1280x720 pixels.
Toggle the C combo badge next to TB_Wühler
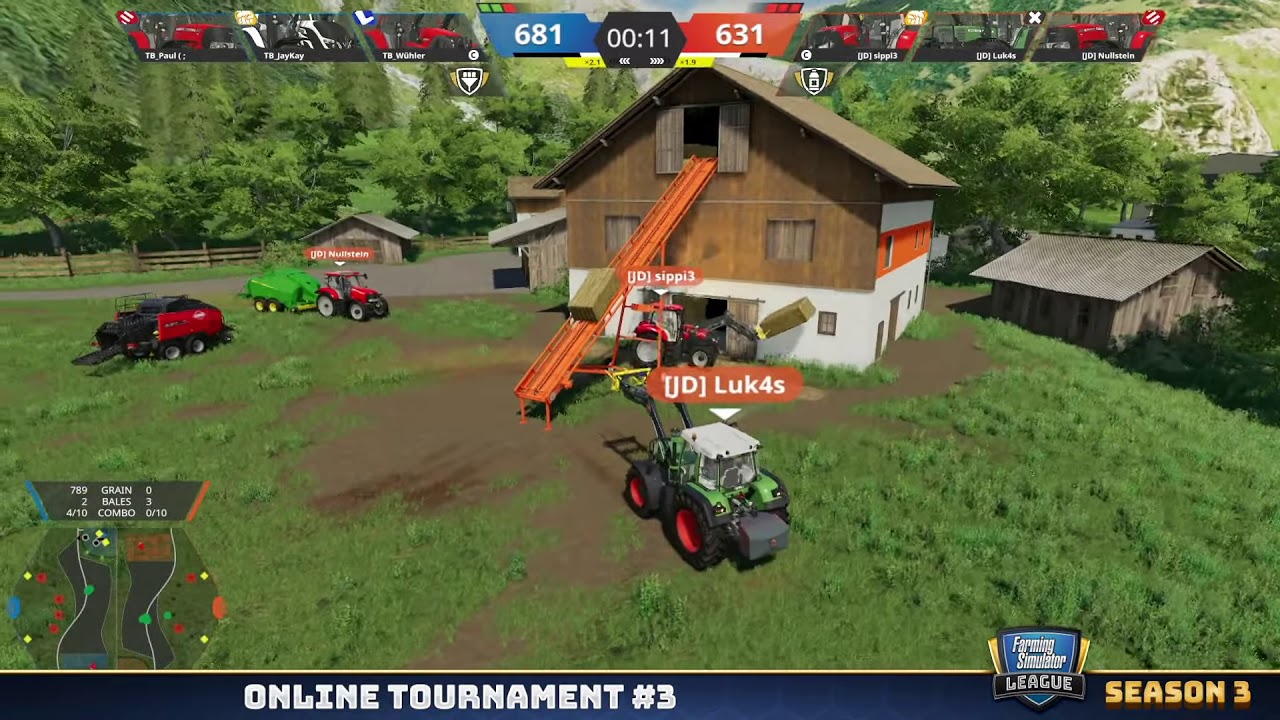pyautogui.click(x=472, y=55)
